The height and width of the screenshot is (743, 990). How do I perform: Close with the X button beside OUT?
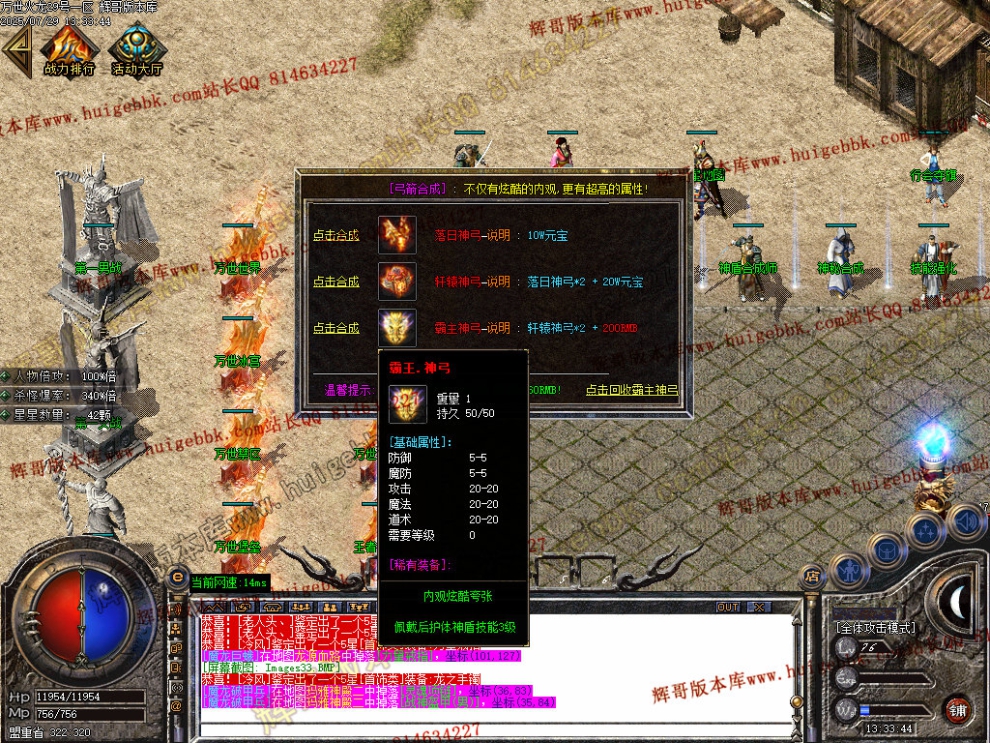[759, 607]
